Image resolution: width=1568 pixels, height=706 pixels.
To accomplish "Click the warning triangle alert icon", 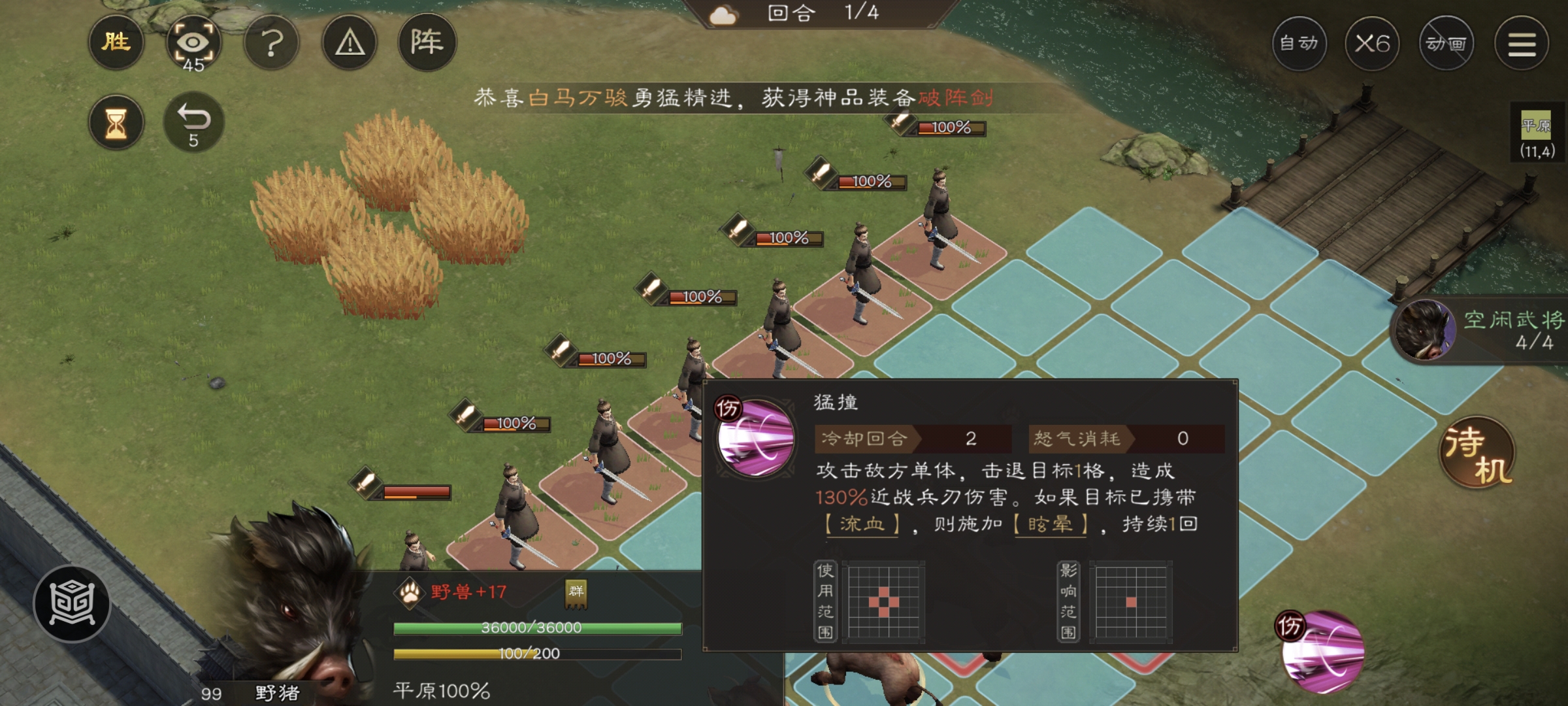I will 350,42.
